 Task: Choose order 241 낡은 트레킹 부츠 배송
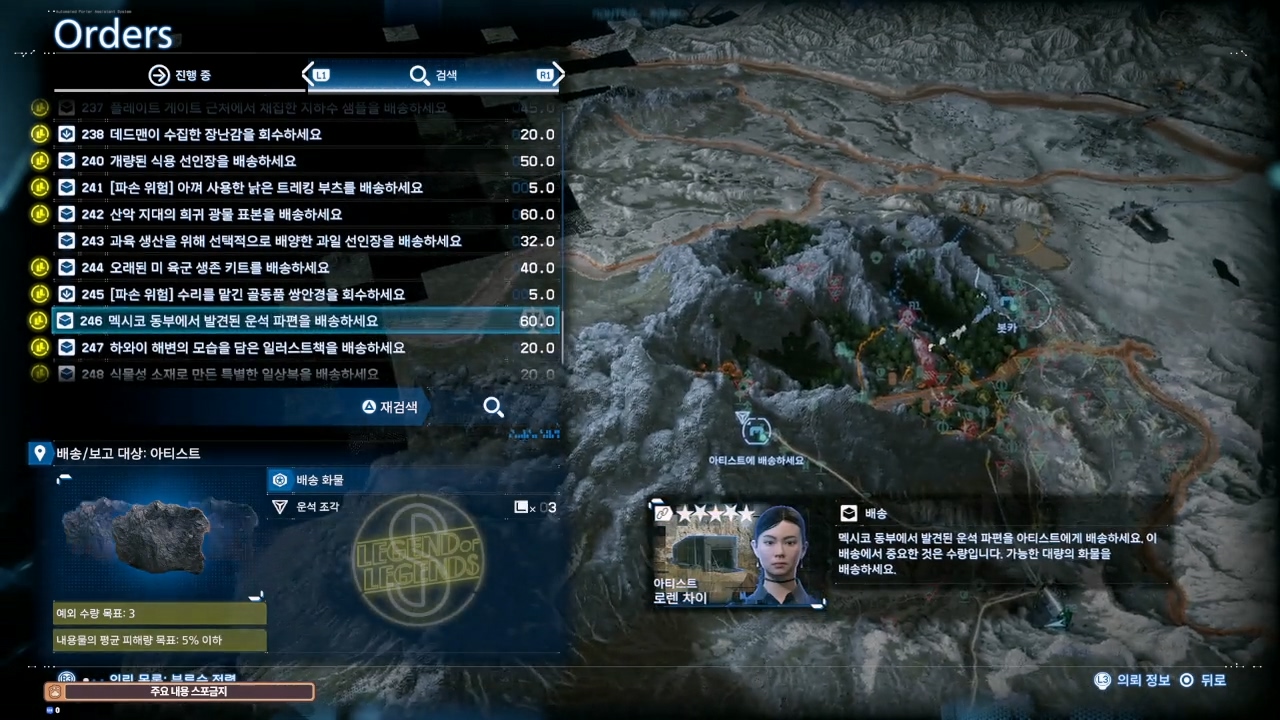305,188
